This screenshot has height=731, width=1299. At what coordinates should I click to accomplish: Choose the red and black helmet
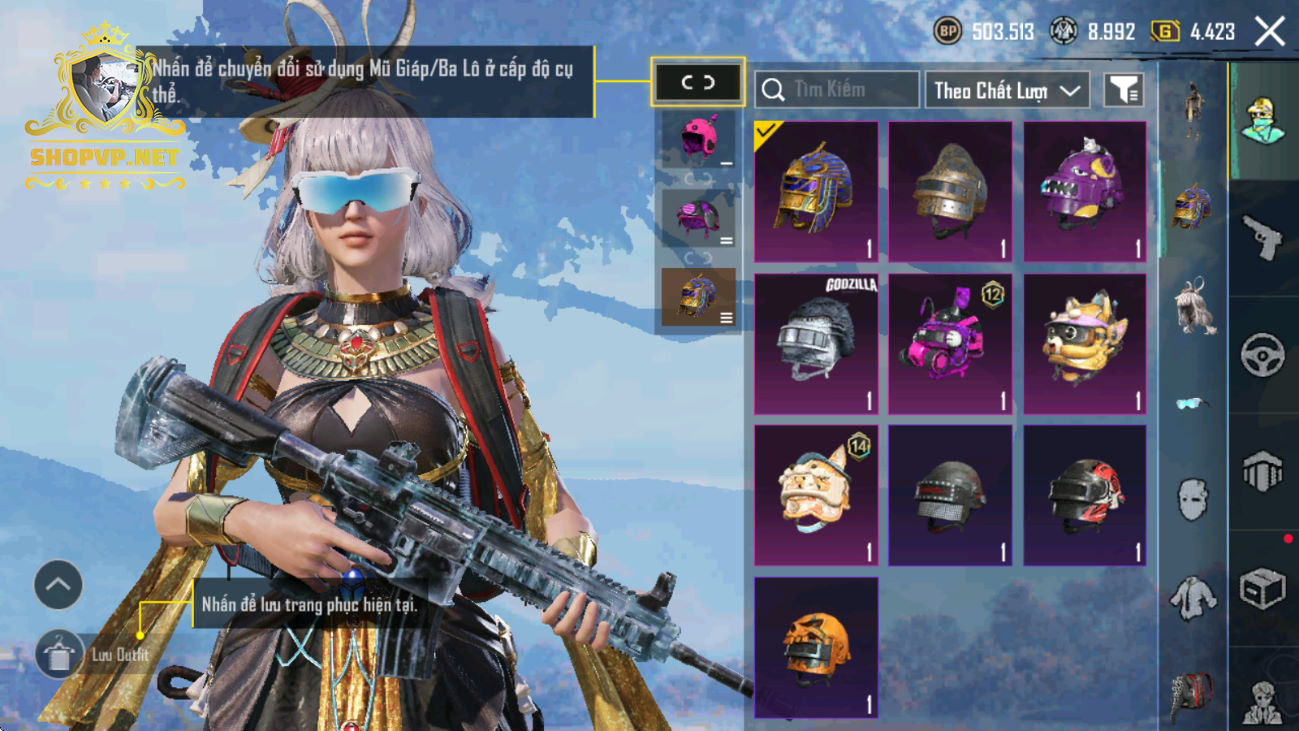(x=1085, y=495)
